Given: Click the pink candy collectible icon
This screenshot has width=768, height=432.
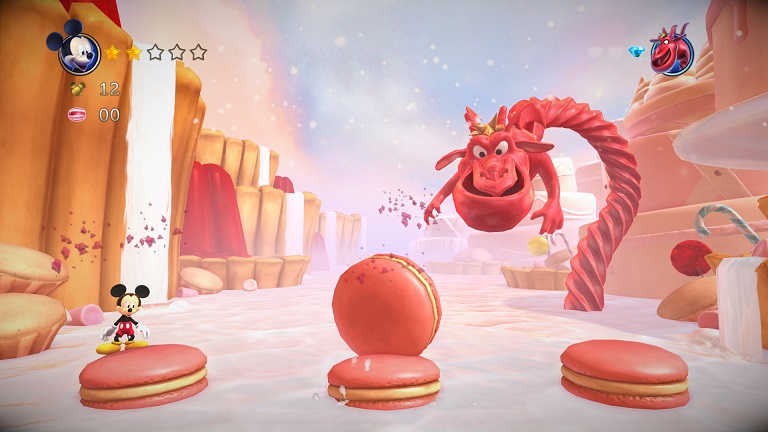Looking at the screenshot, I should 77,115.
